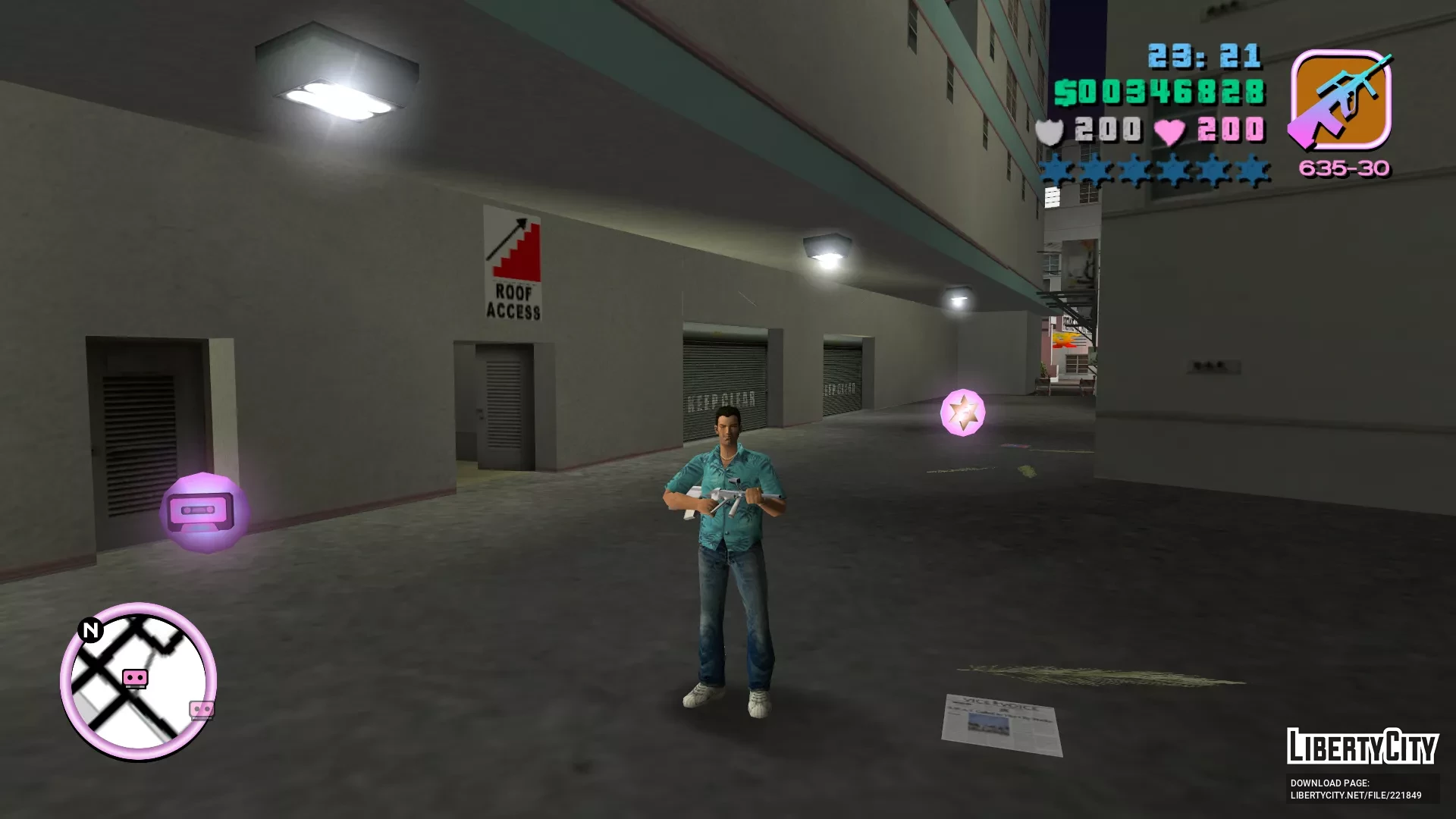Viewport: 1456px width, 819px height.
Task: Open the circular radar minimap
Action: [138, 682]
